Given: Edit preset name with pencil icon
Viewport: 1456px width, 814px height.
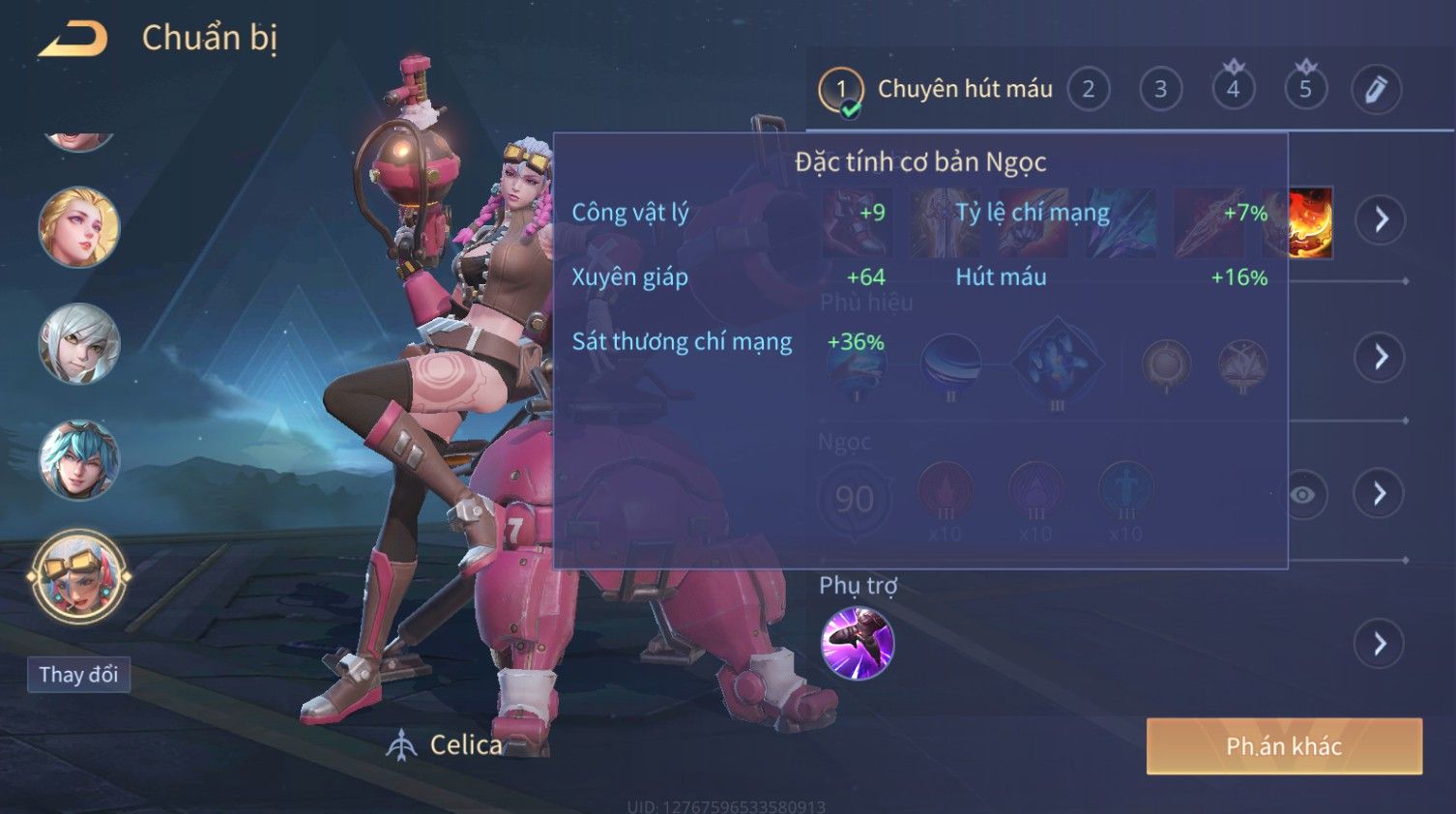Looking at the screenshot, I should tap(1376, 90).
